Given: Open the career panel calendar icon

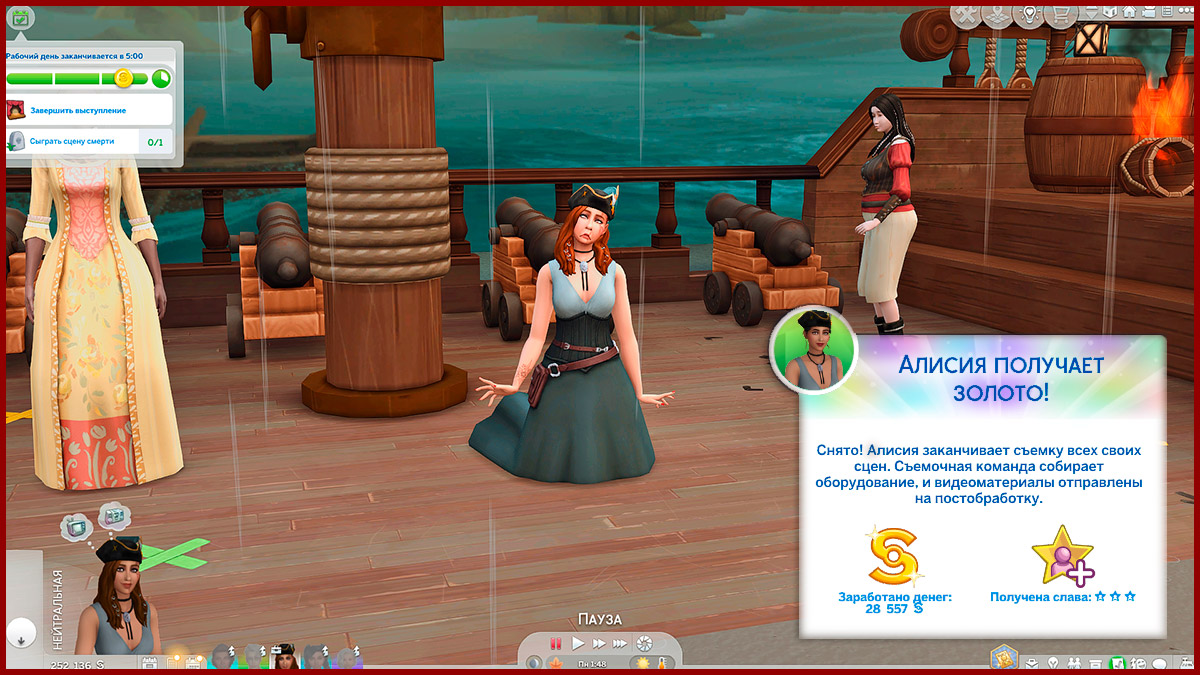Looking at the screenshot, I should point(20,17).
